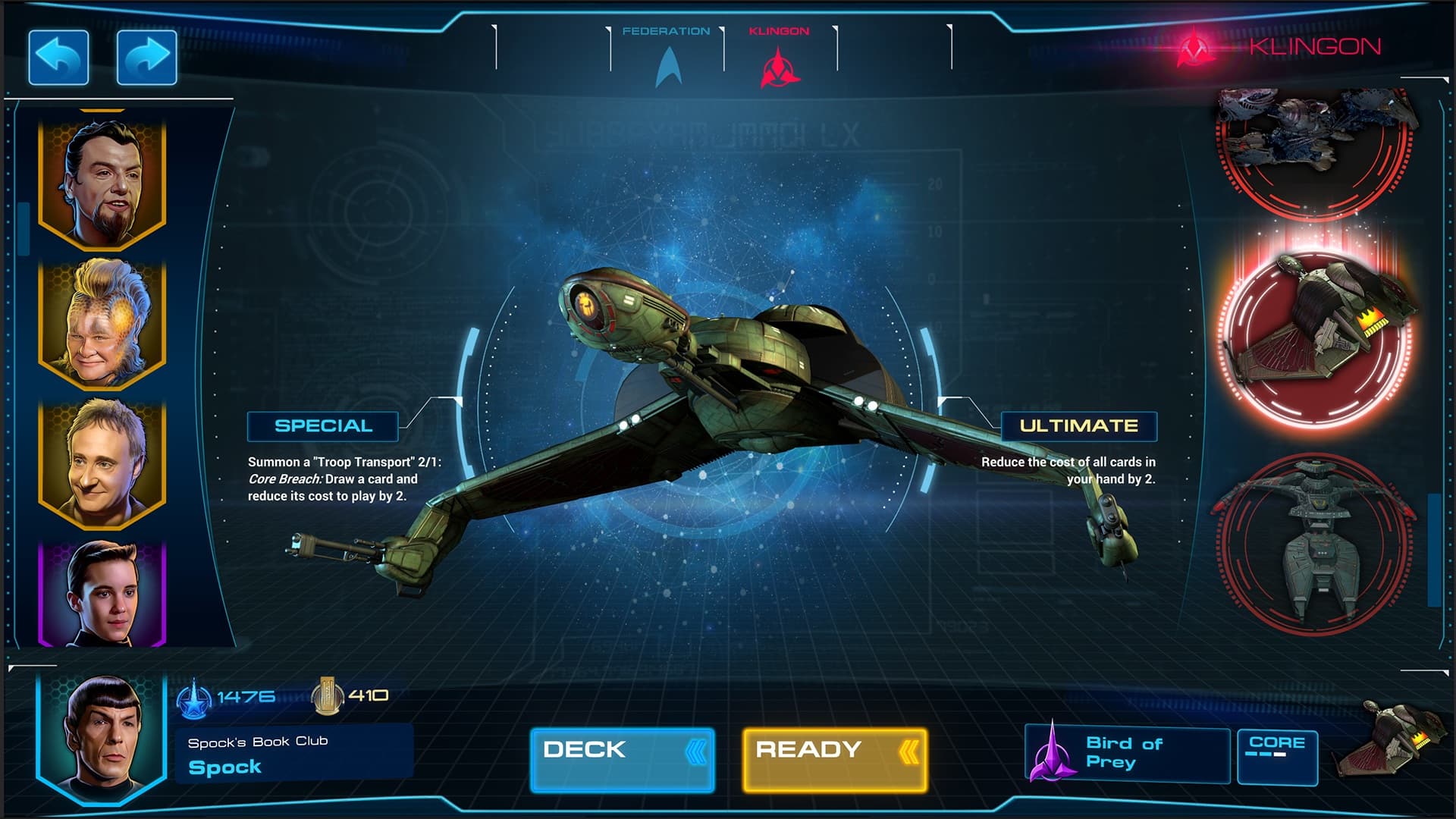This screenshot has width=1456, height=819.
Task: Open the SPECIAL ability panel
Action: click(323, 425)
